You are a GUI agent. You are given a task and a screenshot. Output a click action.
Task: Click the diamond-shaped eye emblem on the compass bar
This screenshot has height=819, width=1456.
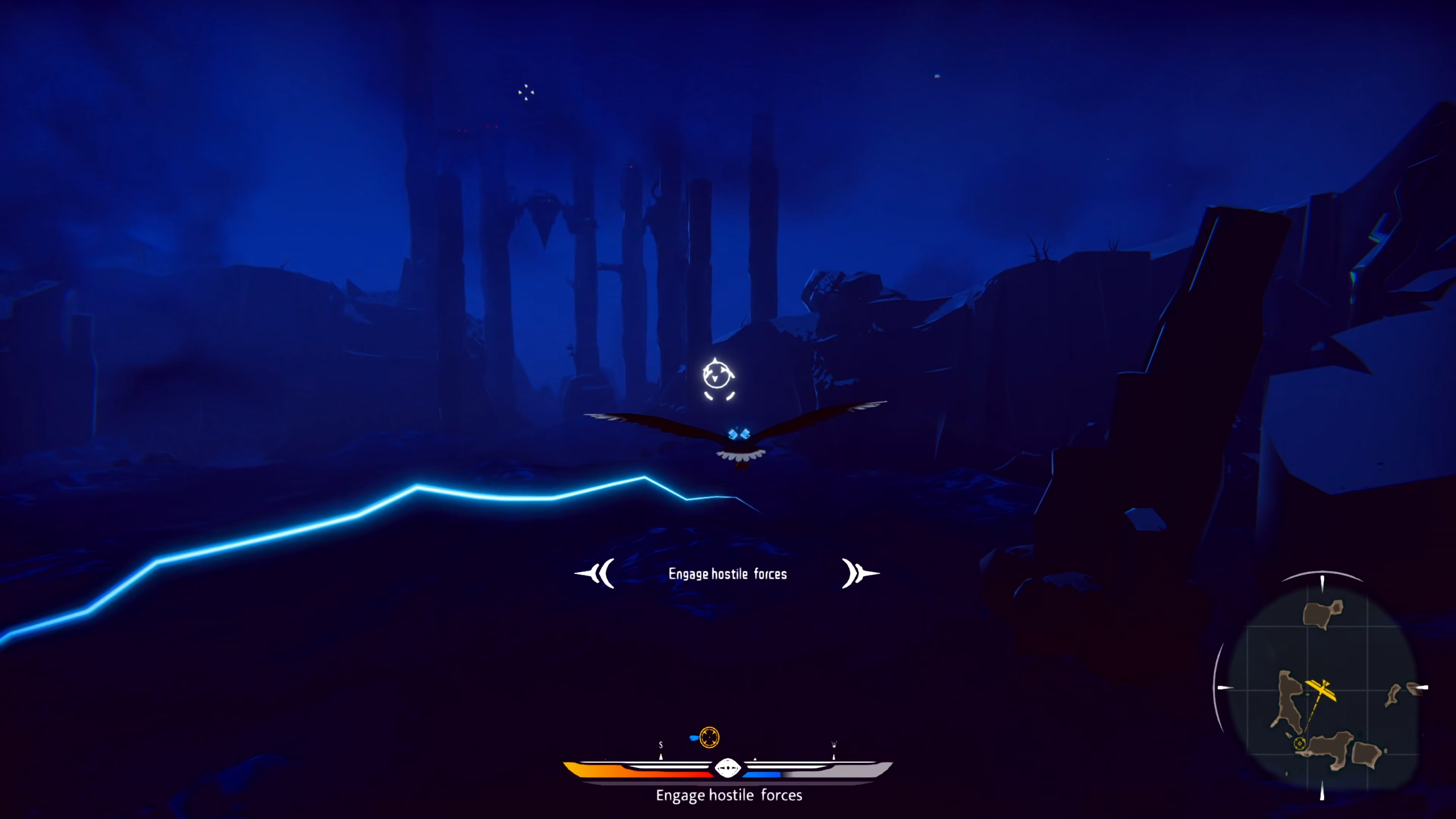click(x=728, y=767)
